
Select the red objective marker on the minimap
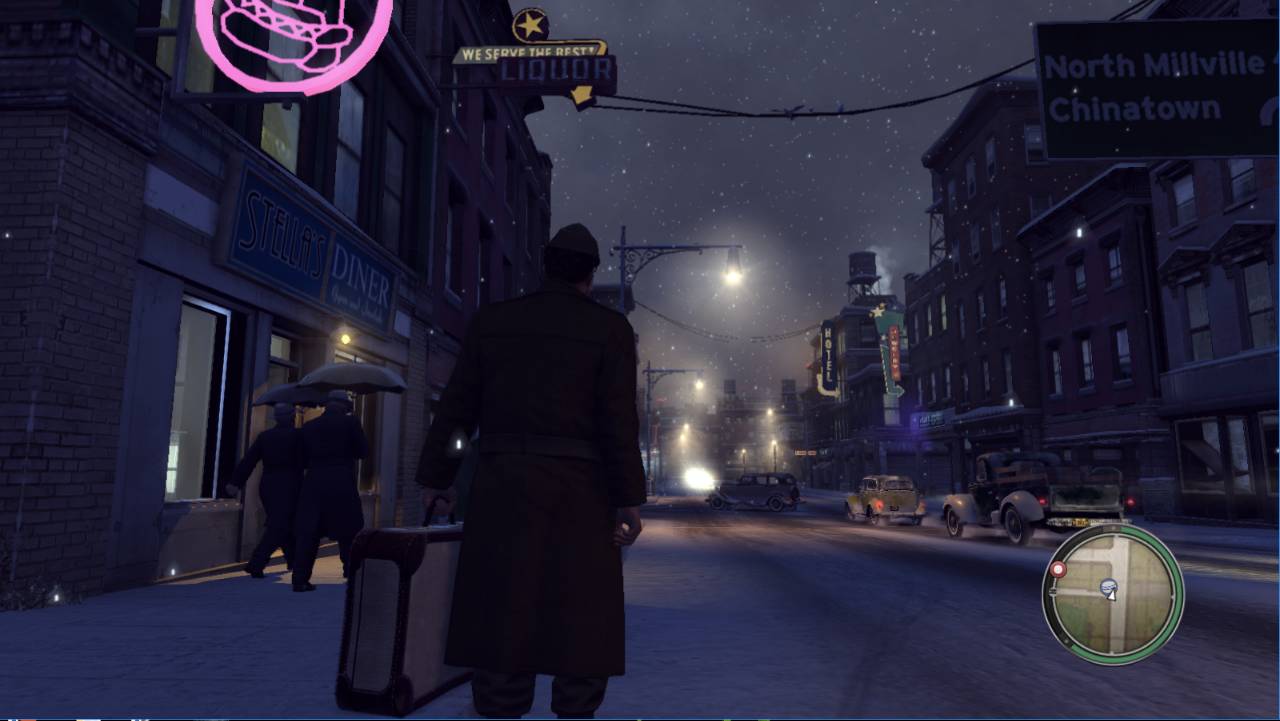pos(1058,570)
